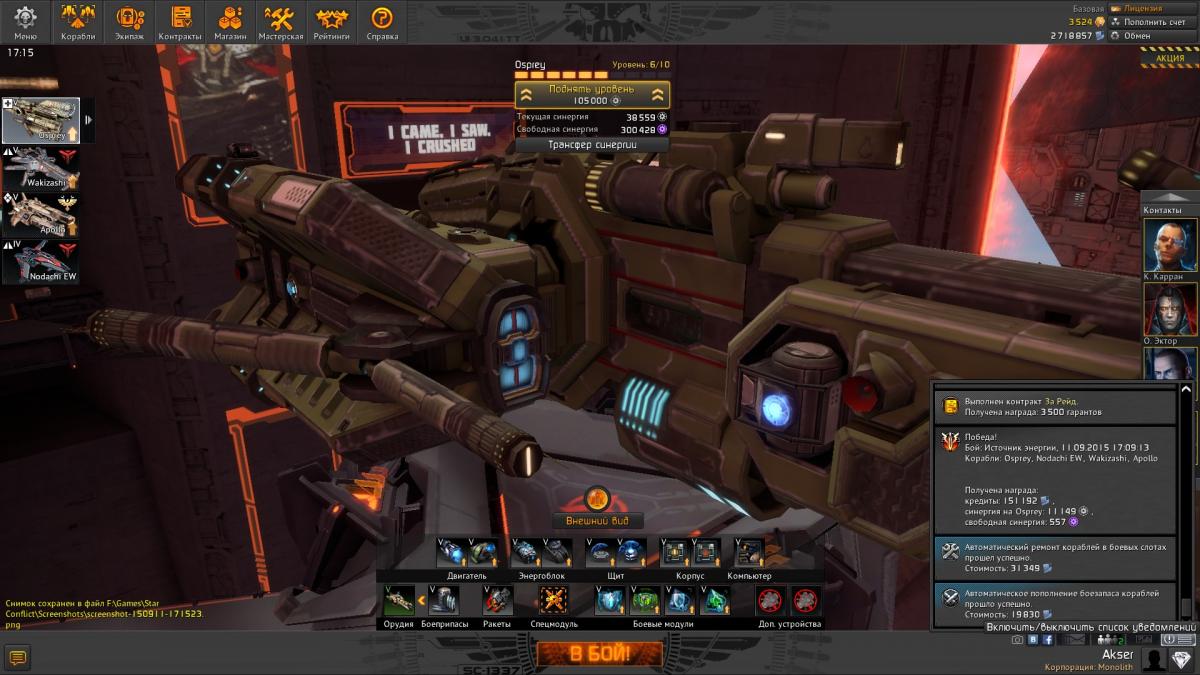Open the Внешний вид appearance editor
The image size is (1200, 675).
[597, 520]
